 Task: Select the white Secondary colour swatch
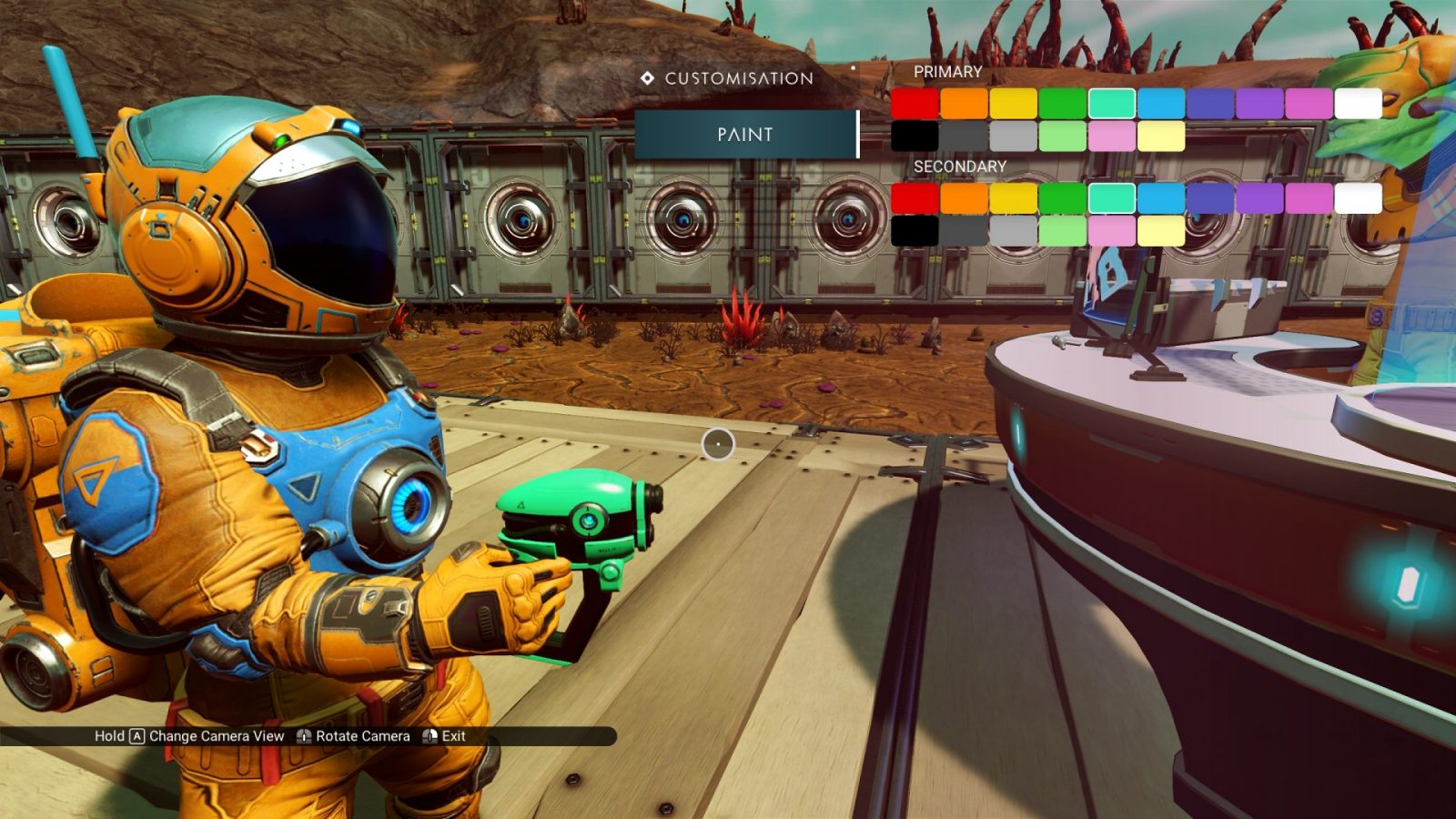(1358, 197)
